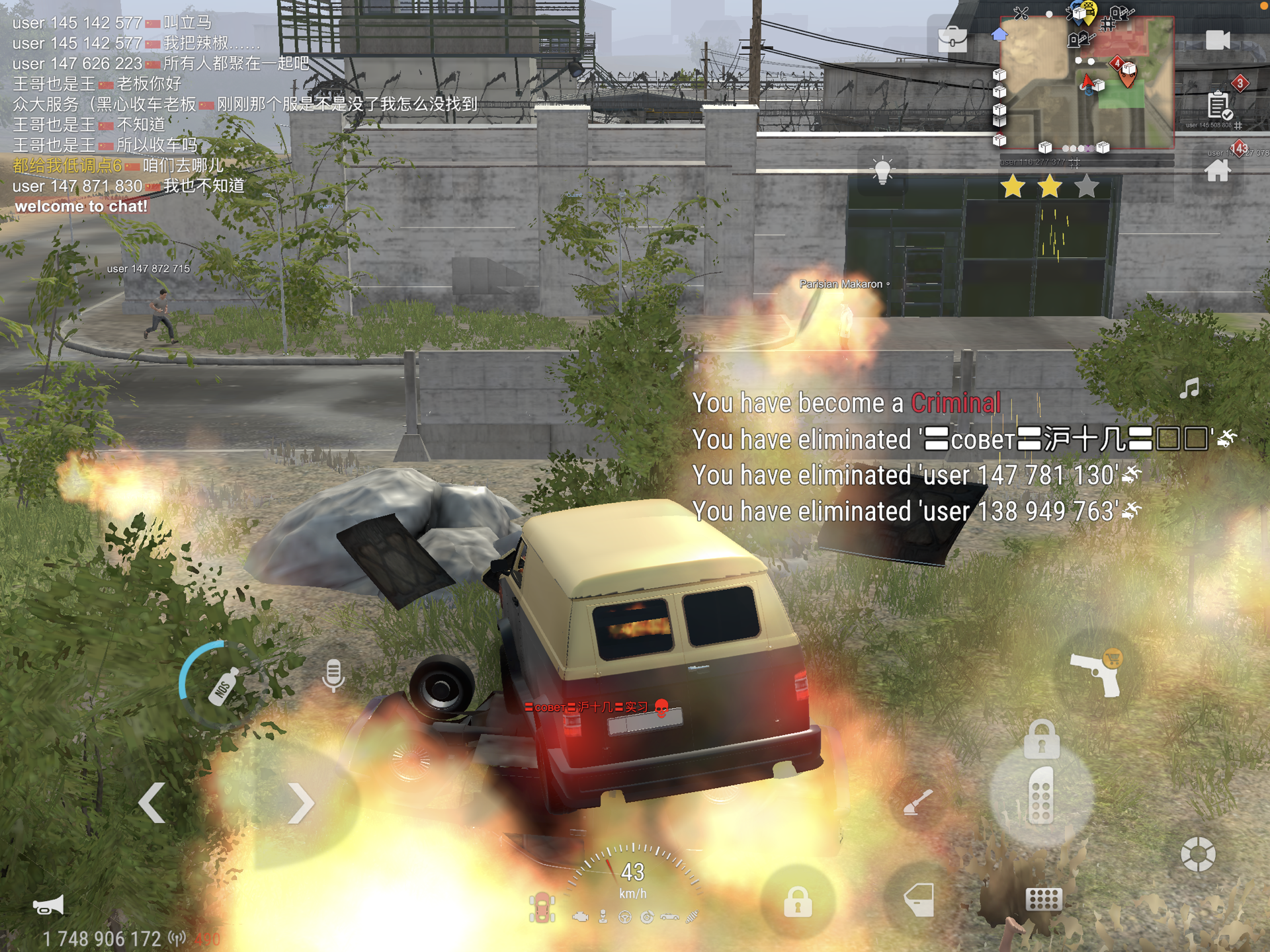Open the briefcase inventory icon

pyautogui.click(x=952, y=39)
